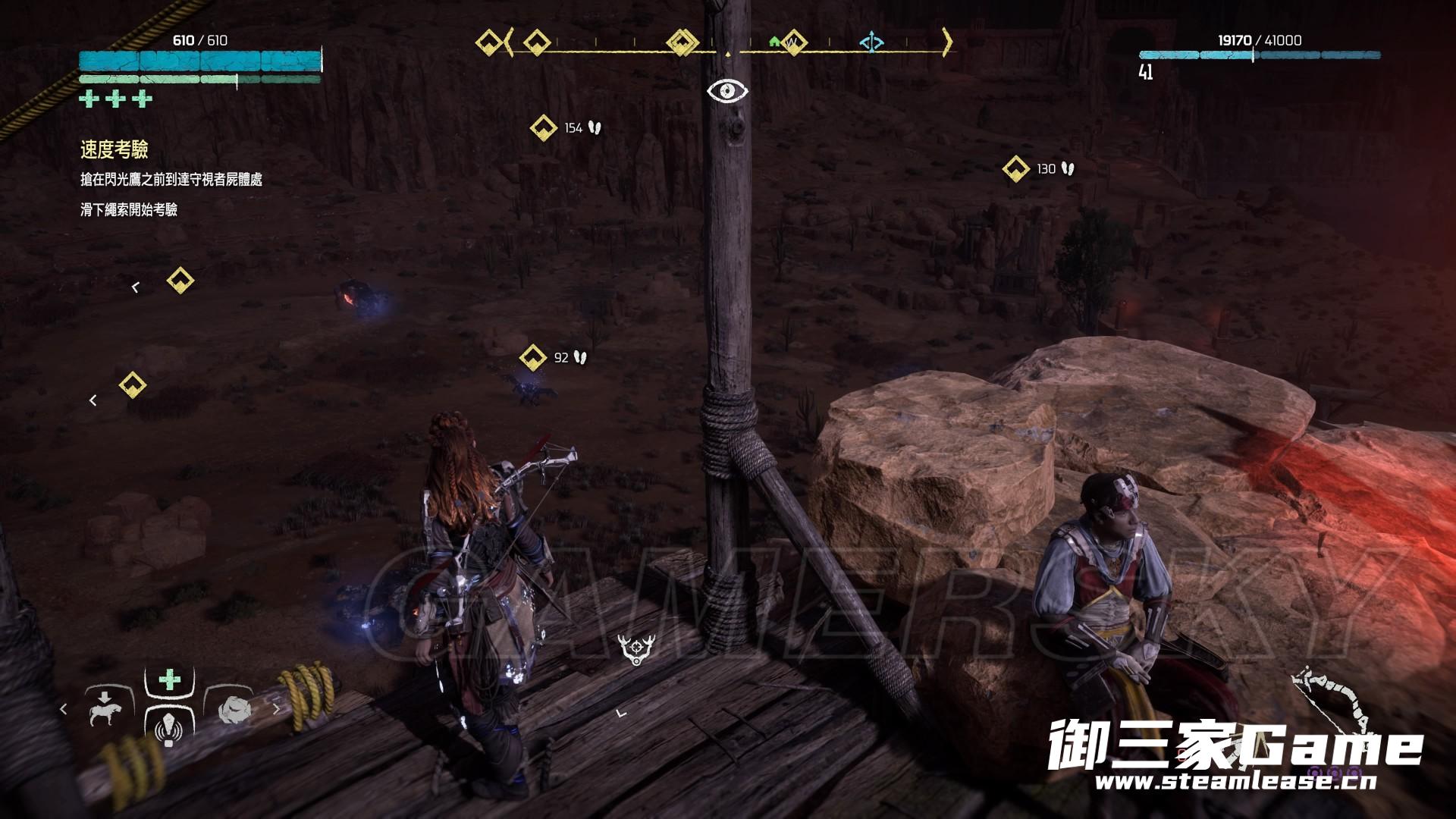Screen dimensions: 1456x819
Task: Select the call mount horse icon
Action: [106, 709]
